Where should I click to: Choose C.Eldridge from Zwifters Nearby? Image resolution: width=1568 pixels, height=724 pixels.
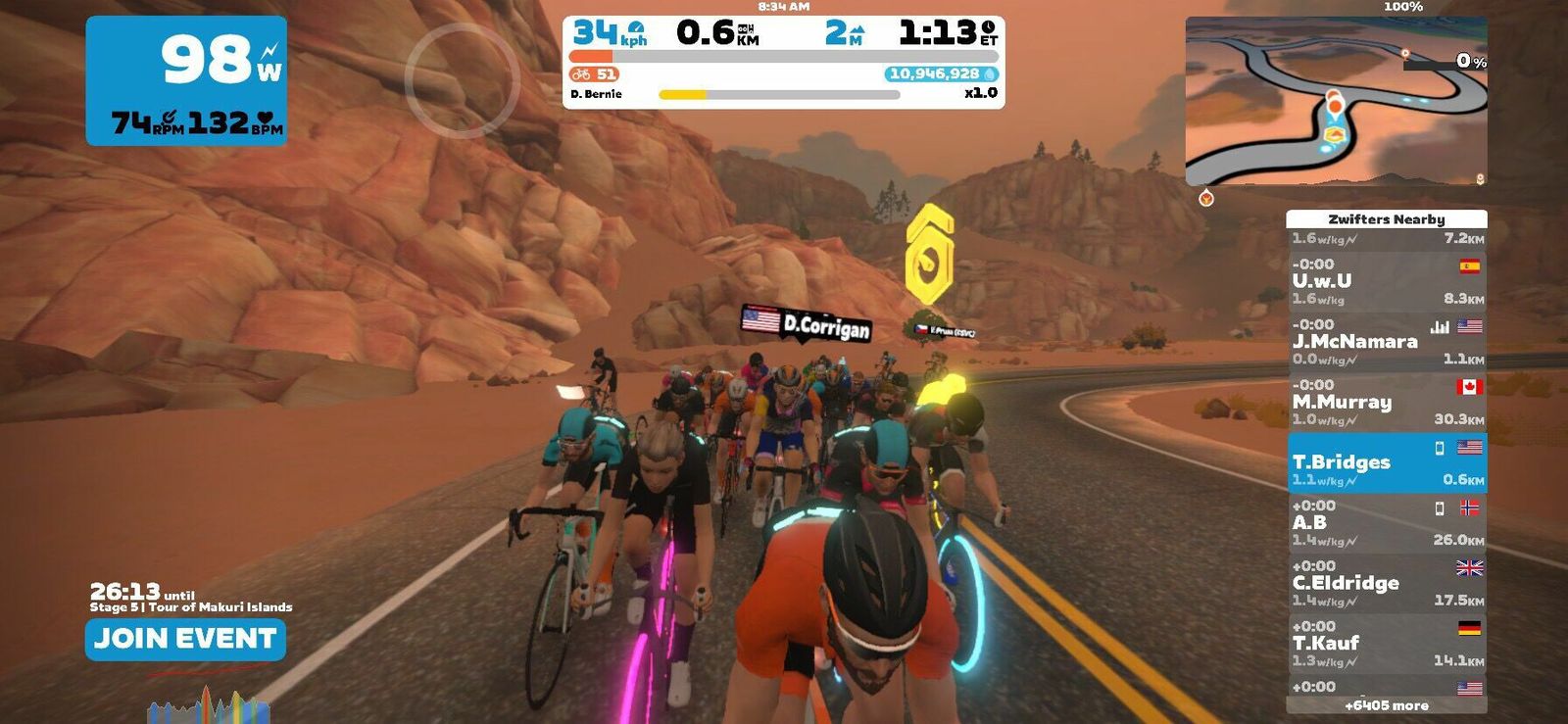1386,584
